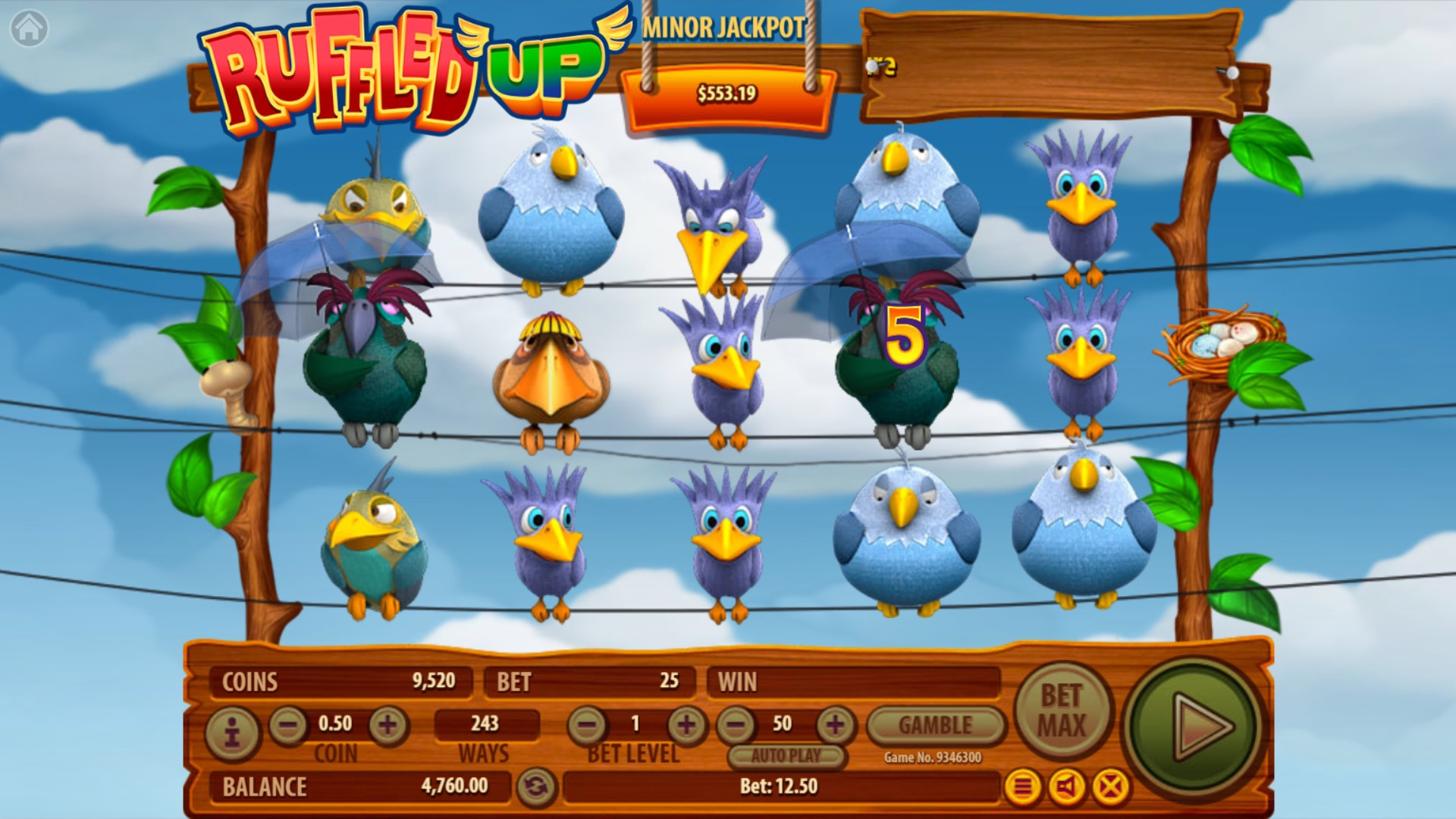Open the Gamble feature
The image size is (1456, 819).
[x=935, y=725]
